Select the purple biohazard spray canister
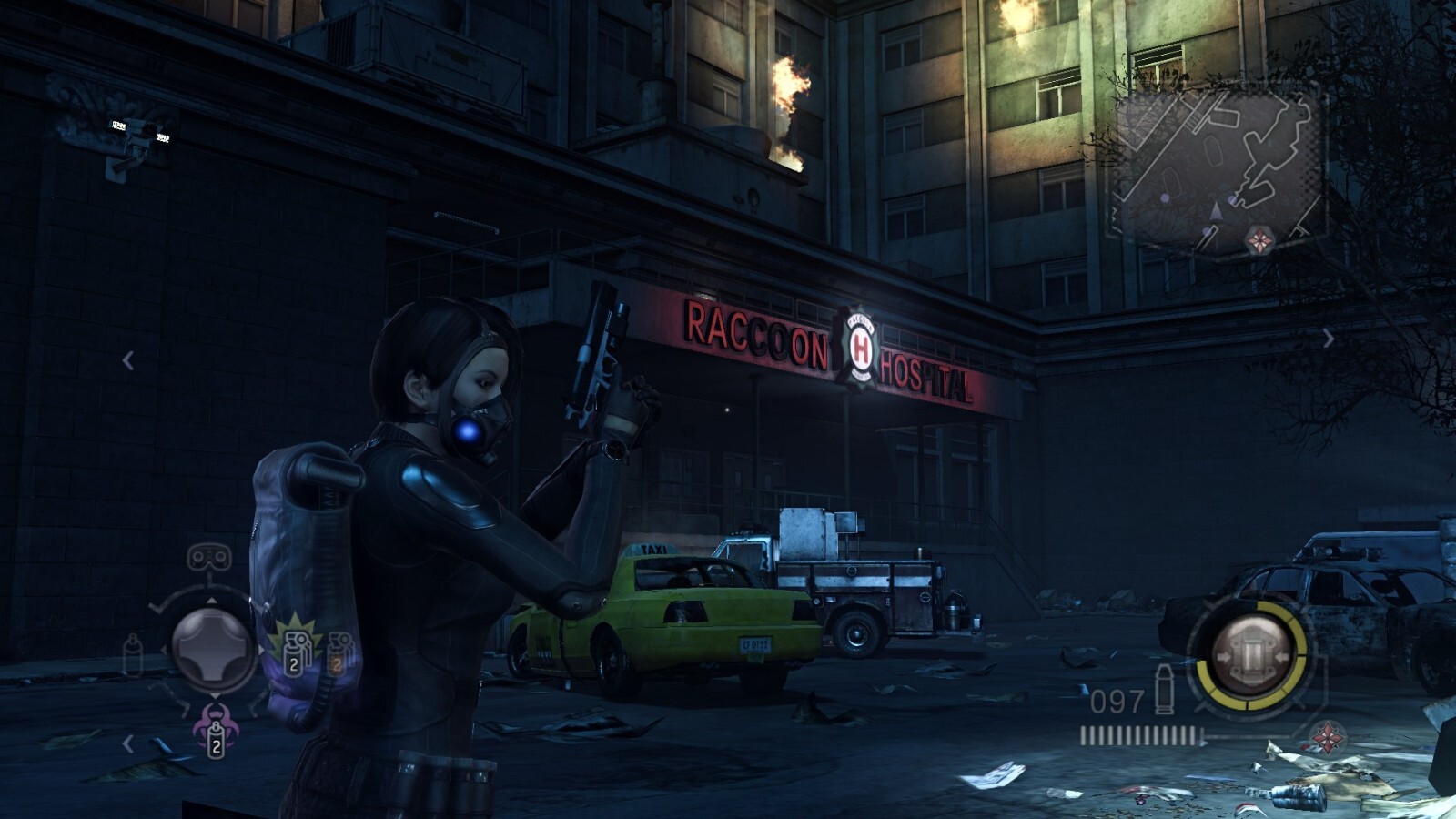 [216, 730]
